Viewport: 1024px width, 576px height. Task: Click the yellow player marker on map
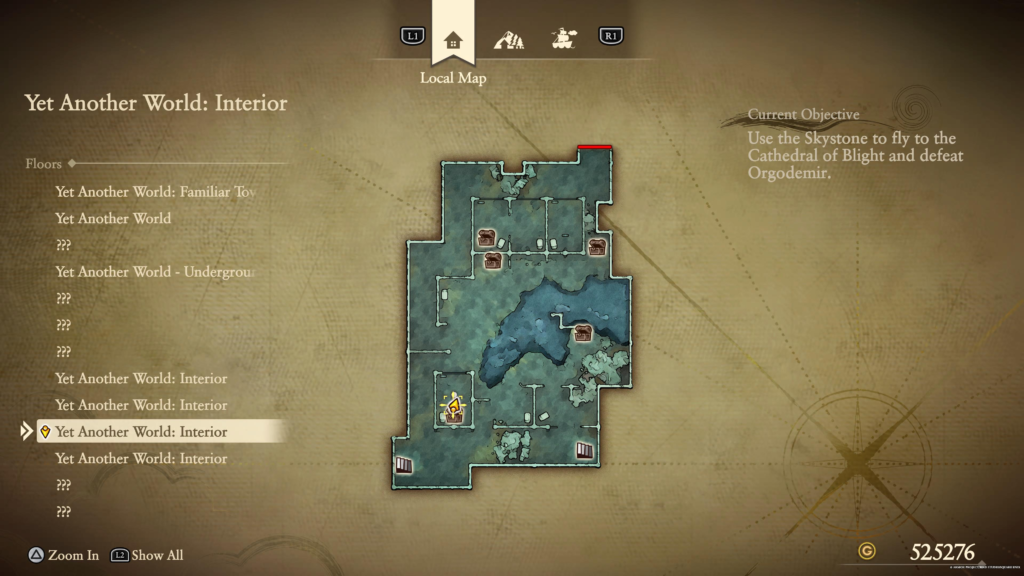click(x=455, y=409)
